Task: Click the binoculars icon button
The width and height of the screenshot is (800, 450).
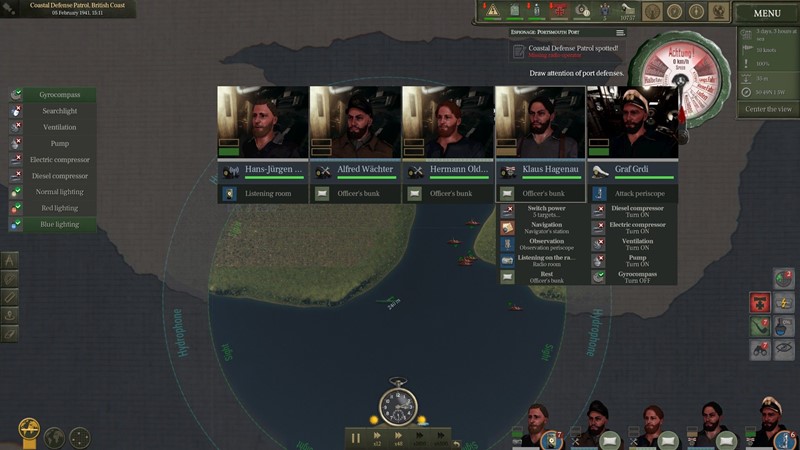Action: tap(760, 350)
